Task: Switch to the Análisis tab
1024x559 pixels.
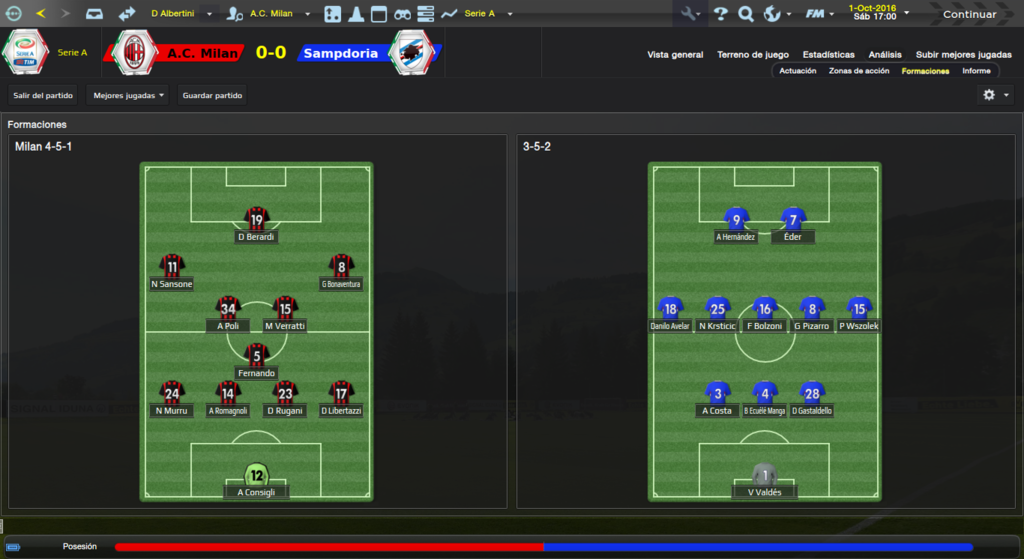Action: point(885,55)
